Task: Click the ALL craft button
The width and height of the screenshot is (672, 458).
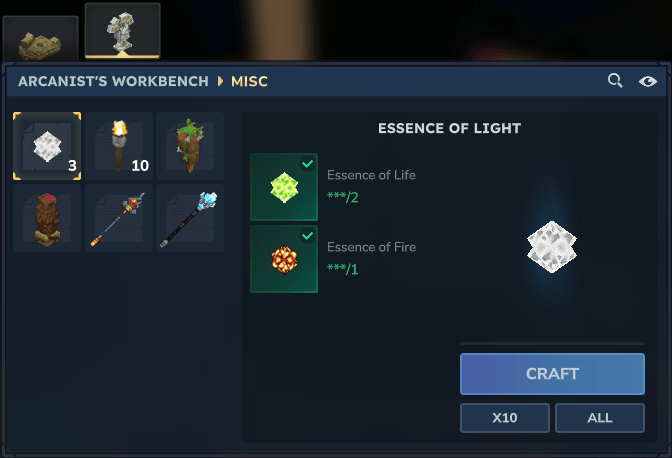Action: [x=600, y=417]
